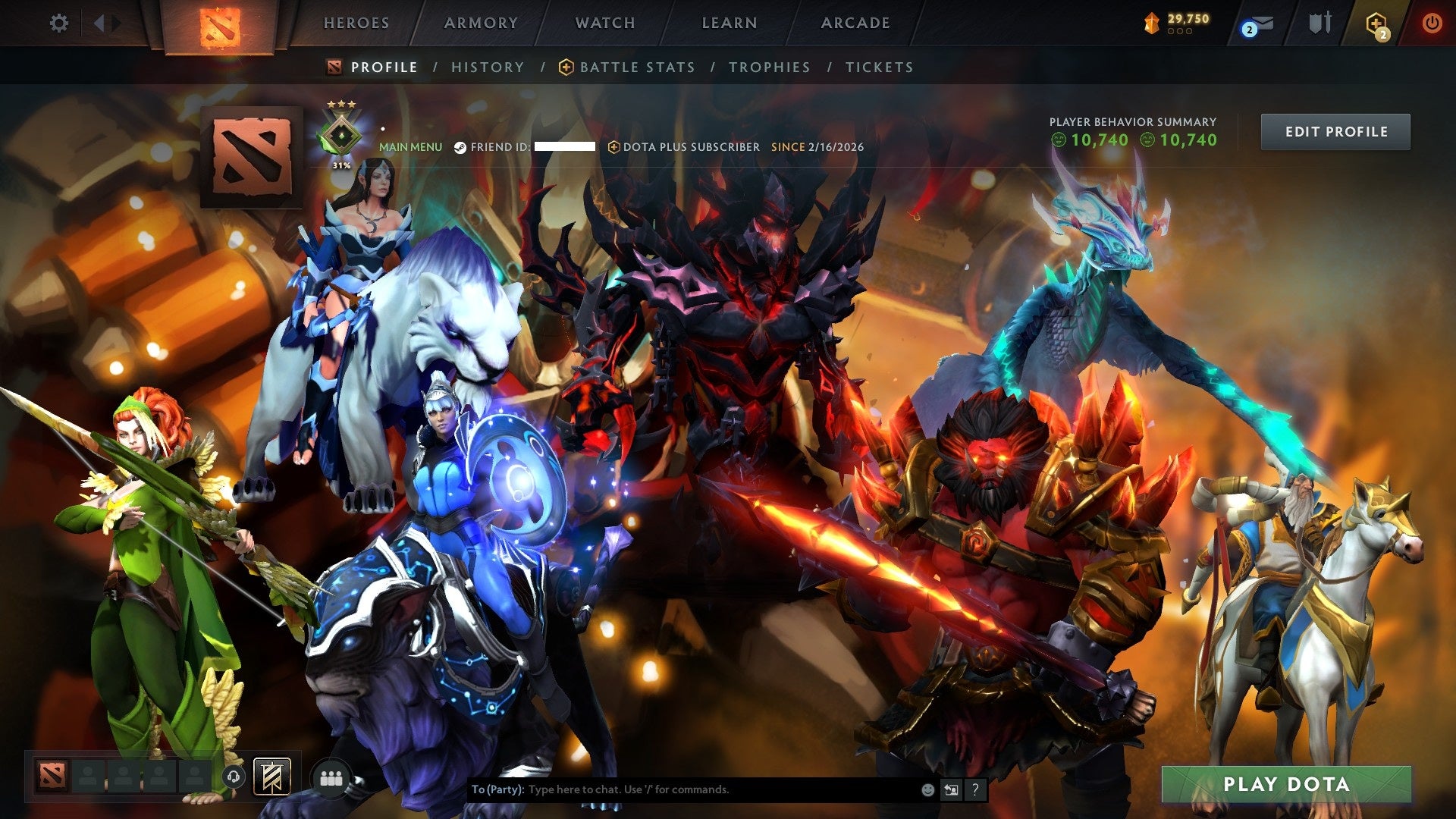1456x819 pixels.
Task: Open the emoticon picker in the chat bar
Action: point(927,789)
